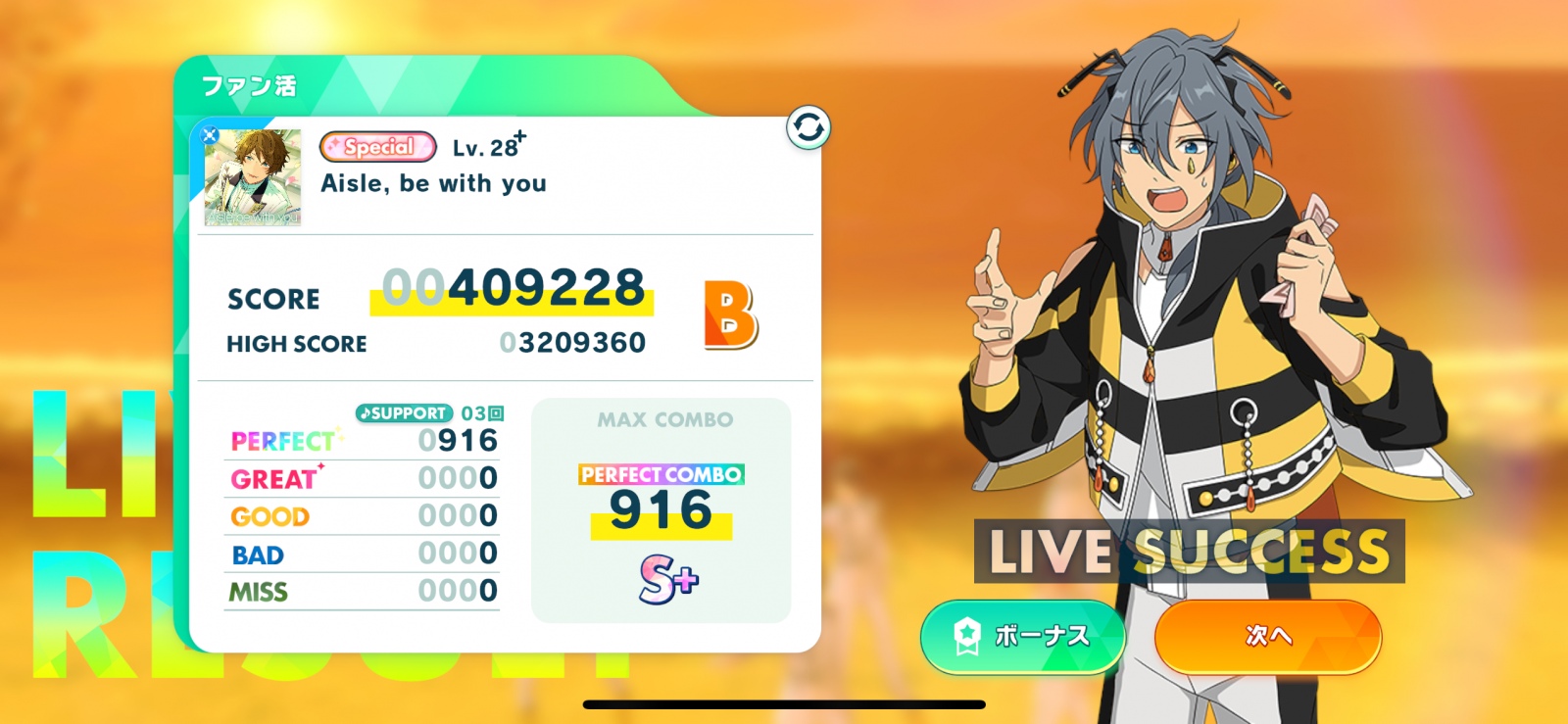Open the ボーナス bonus screen
Screen dimensions: 1568x724
(1022, 636)
